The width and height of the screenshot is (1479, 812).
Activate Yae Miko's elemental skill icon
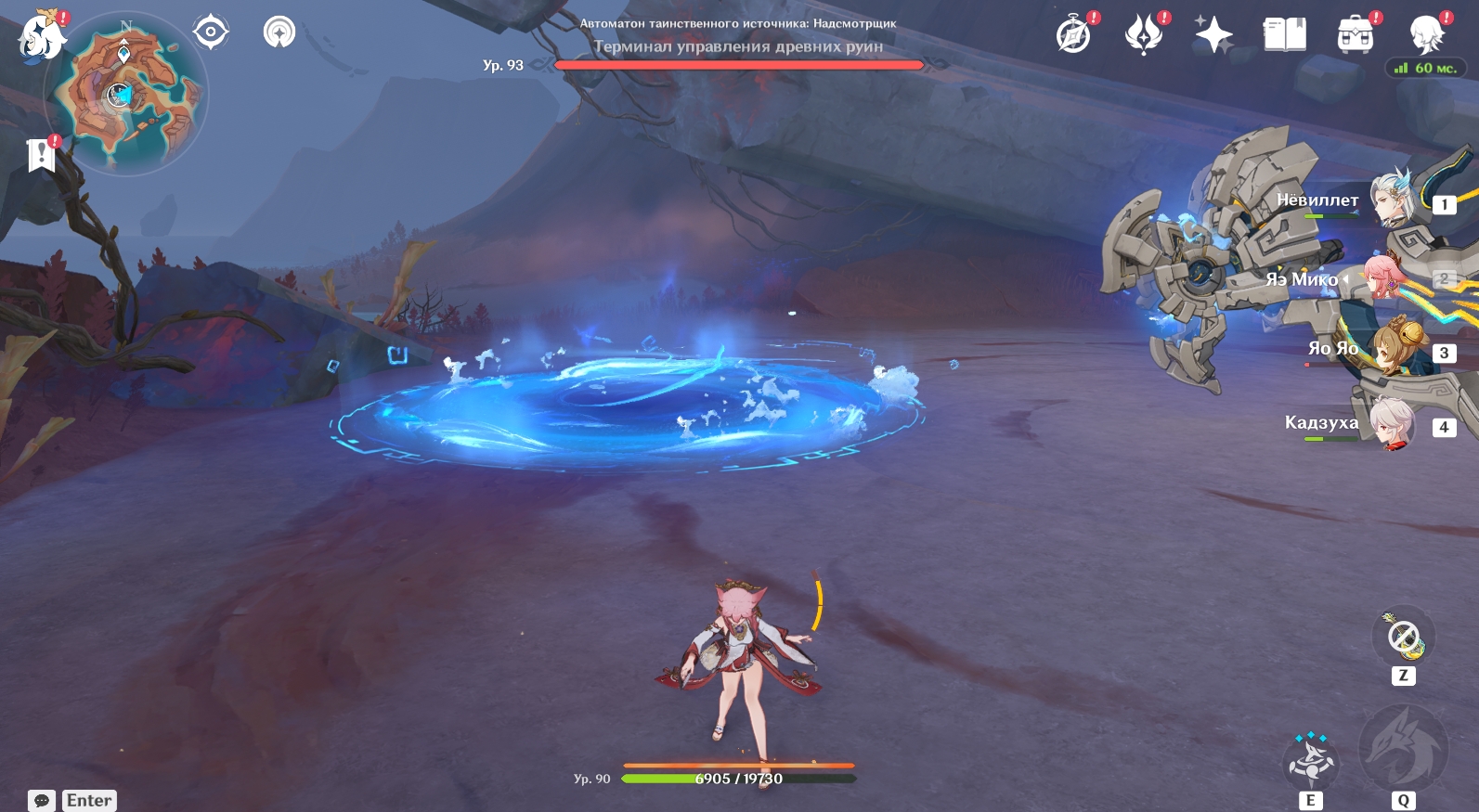click(1310, 762)
